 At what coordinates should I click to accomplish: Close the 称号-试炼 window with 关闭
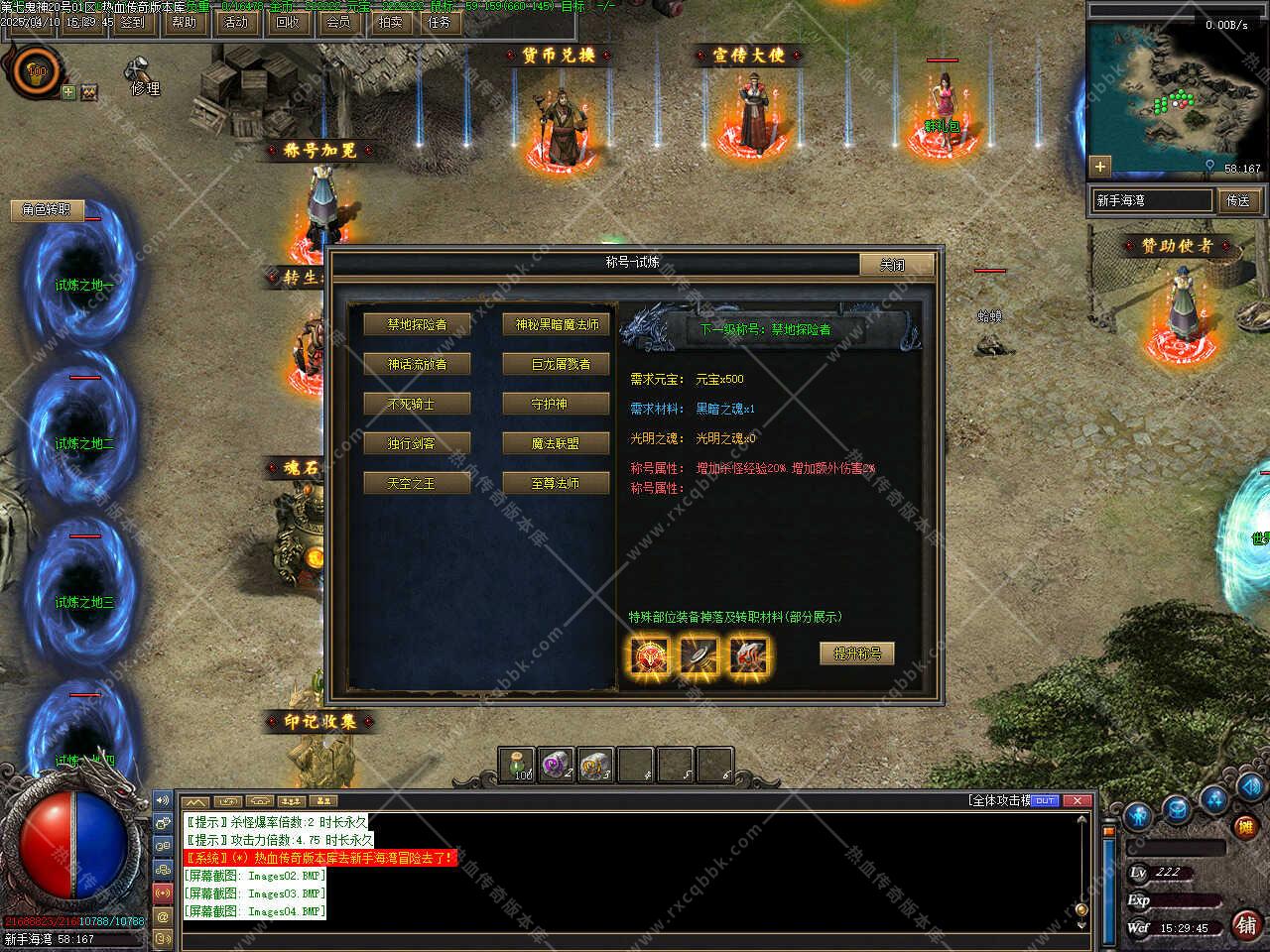[x=895, y=265]
